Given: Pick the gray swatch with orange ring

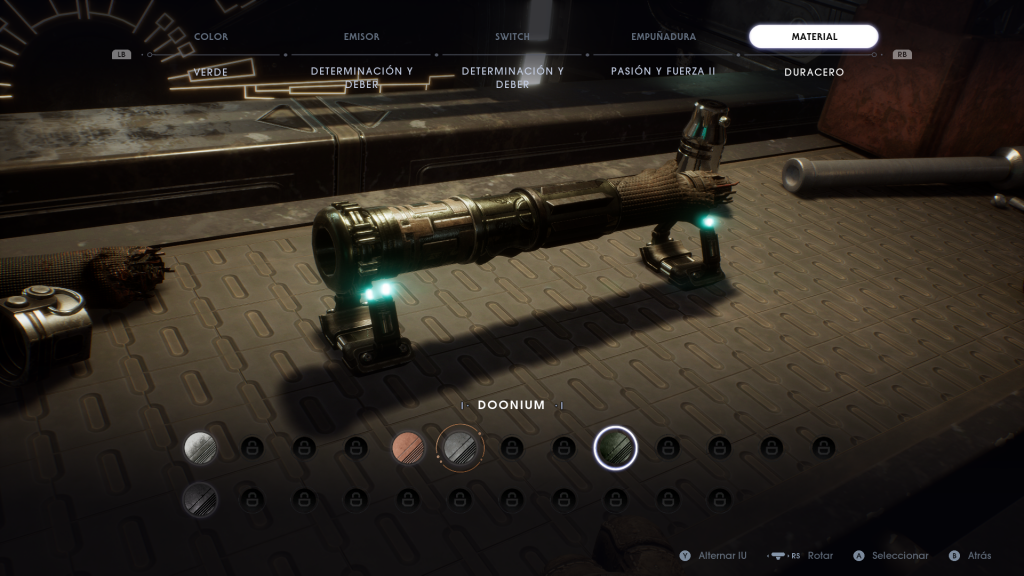Looking at the screenshot, I should (x=460, y=447).
